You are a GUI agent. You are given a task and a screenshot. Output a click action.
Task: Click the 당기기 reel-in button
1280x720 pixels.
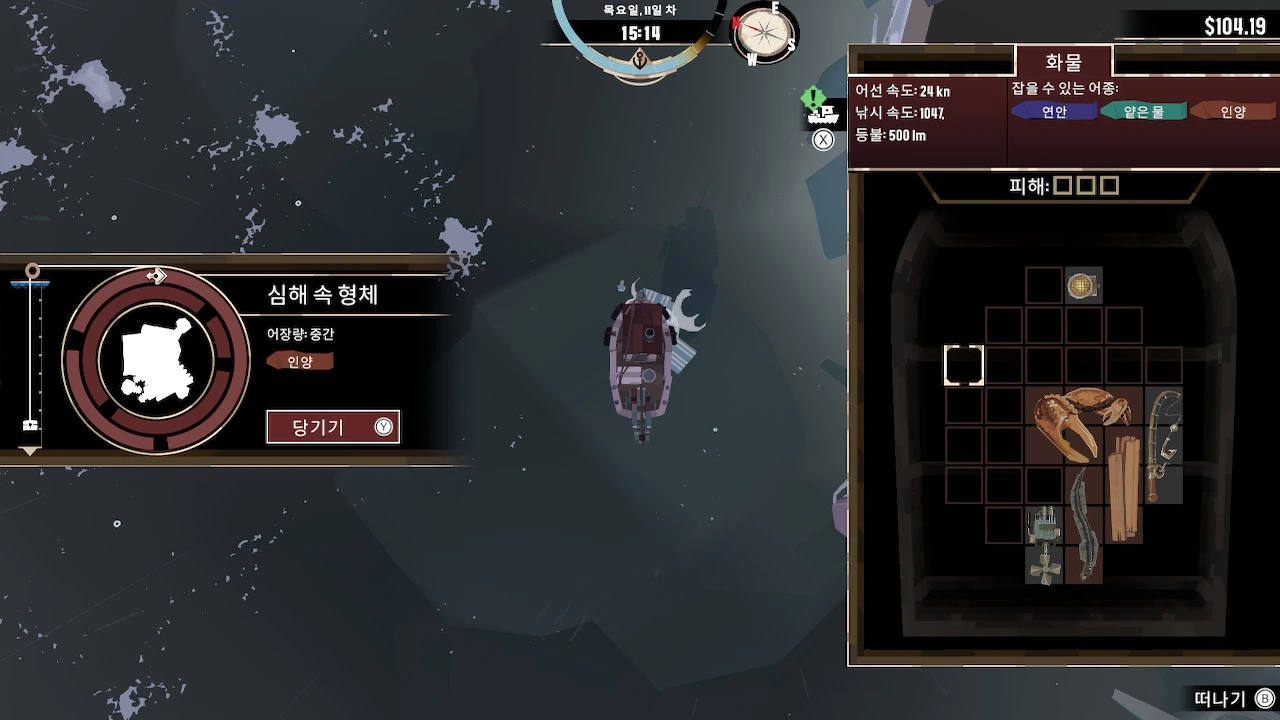point(332,427)
